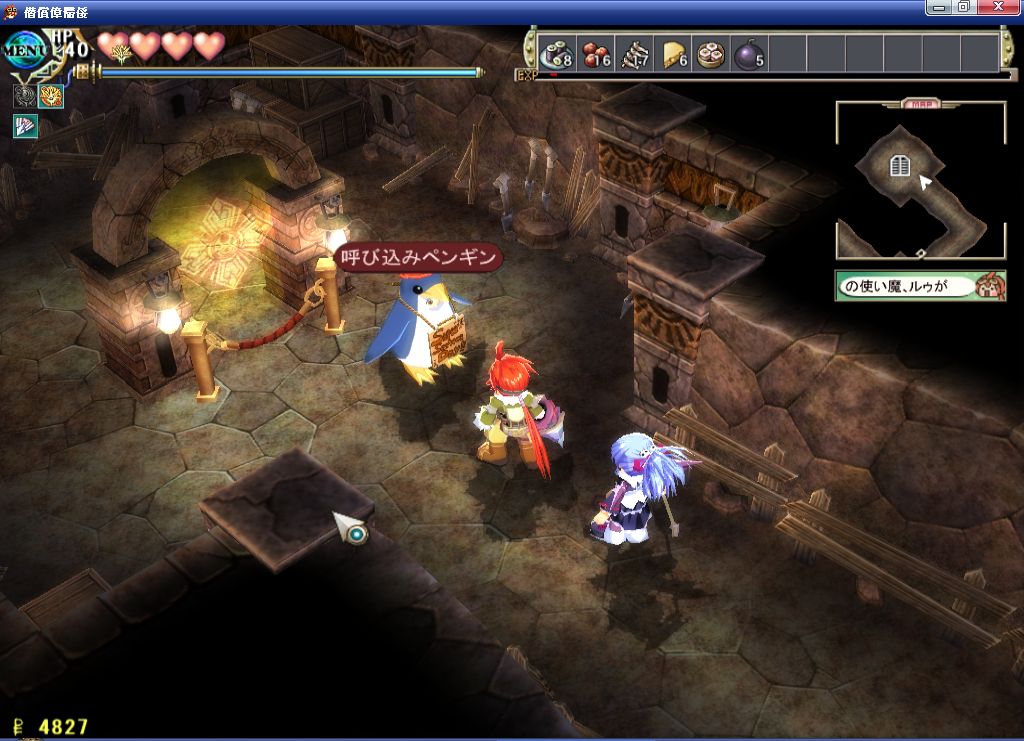
Task: Activate the orange flame skill icon
Action: (x=50, y=96)
